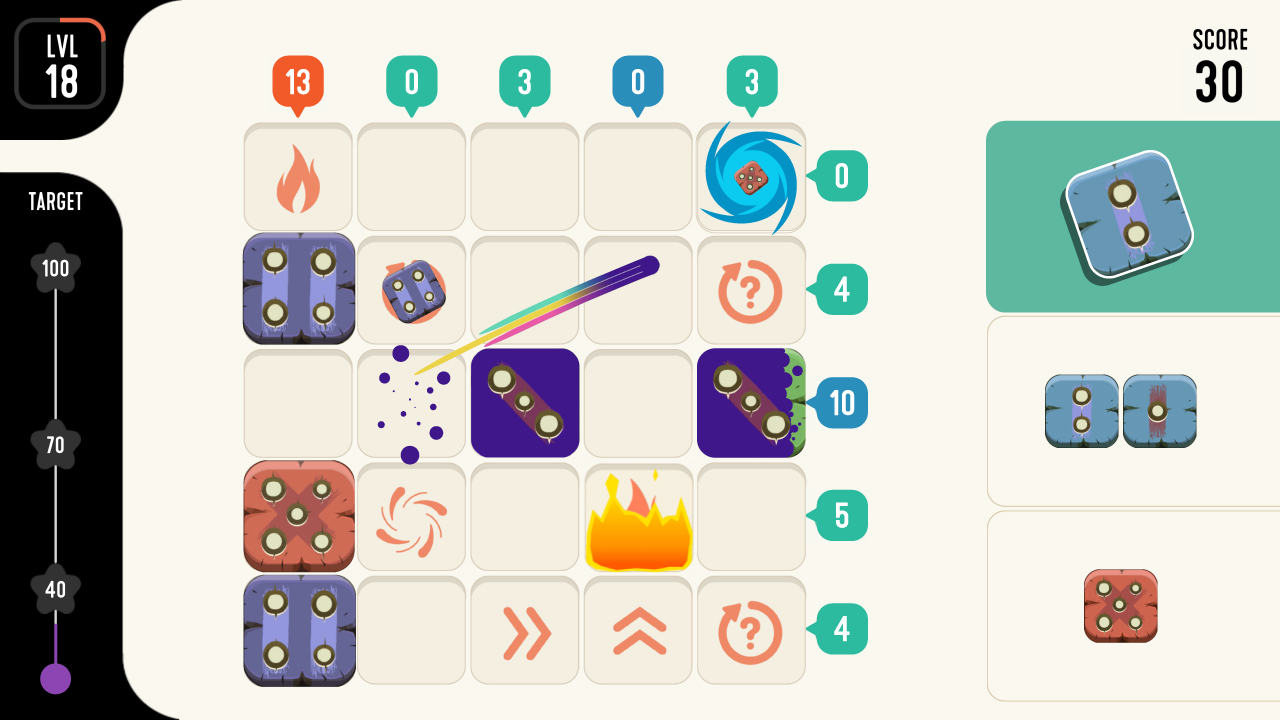The image size is (1280, 720).
Task: Click the top mystery rotate question-mark icon
Action: pos(751,290)
